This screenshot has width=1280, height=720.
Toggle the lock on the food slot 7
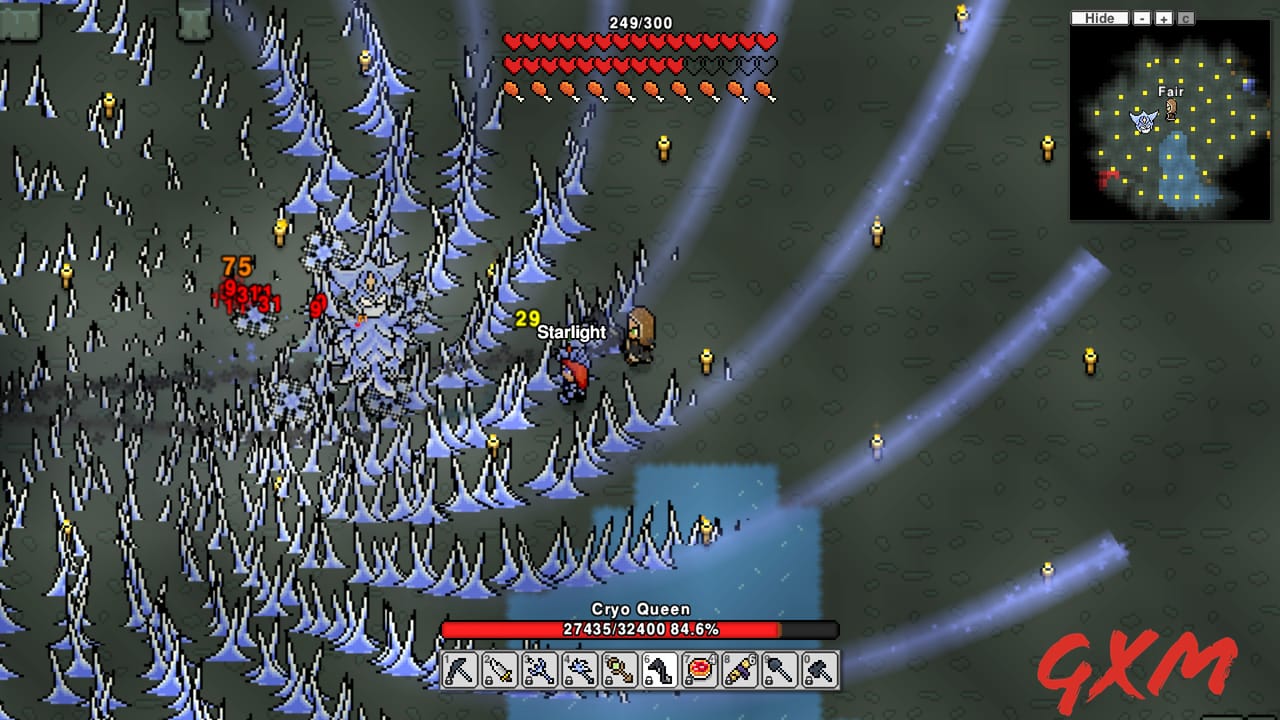coord(688,680)
